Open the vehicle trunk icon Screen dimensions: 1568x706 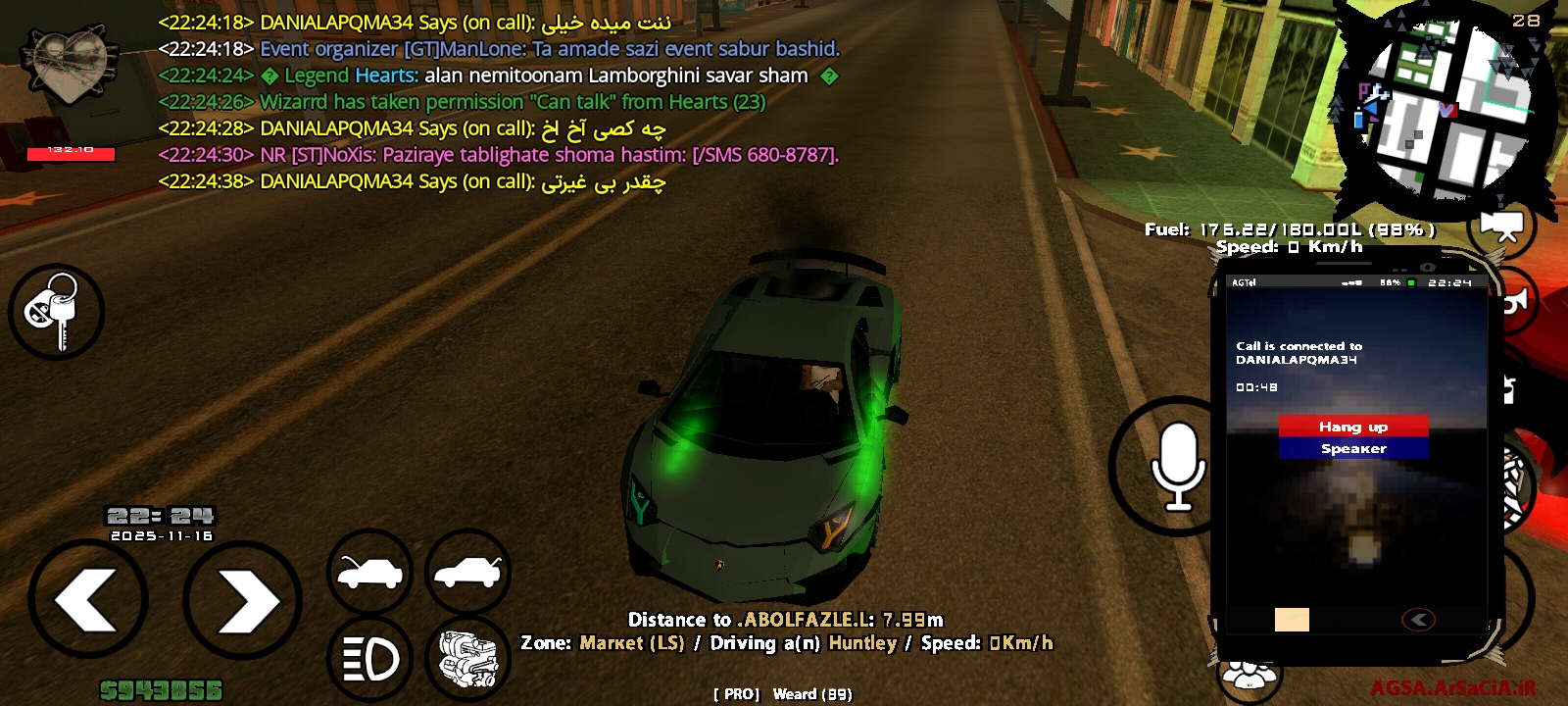click(x=469, y=569)
